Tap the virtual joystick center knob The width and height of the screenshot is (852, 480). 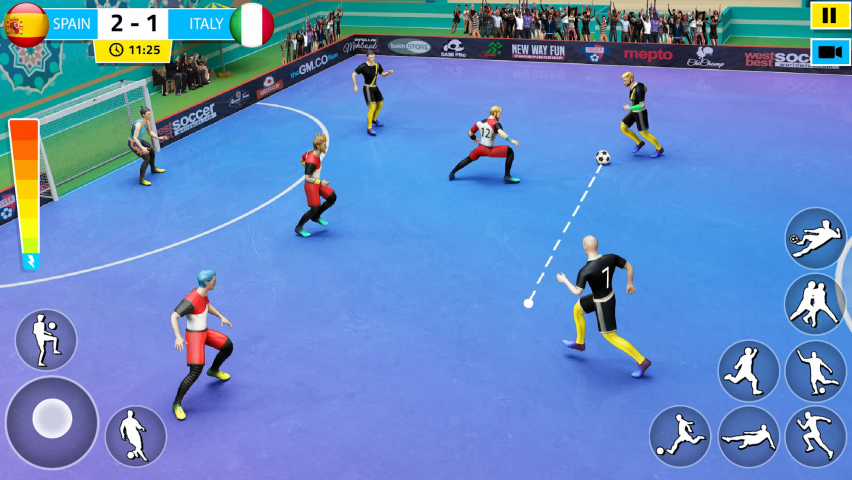(51, 419)
